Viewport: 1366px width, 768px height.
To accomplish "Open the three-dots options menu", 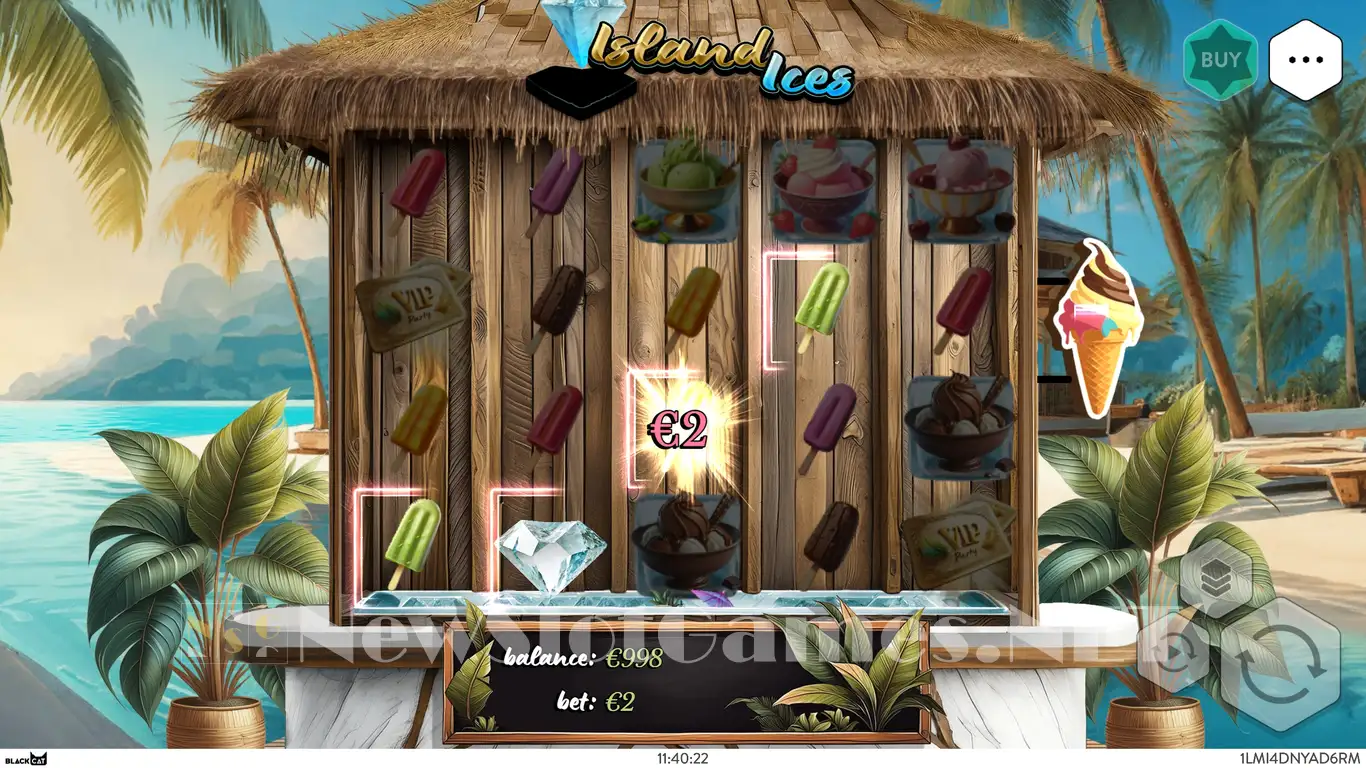I will 1305,60.
